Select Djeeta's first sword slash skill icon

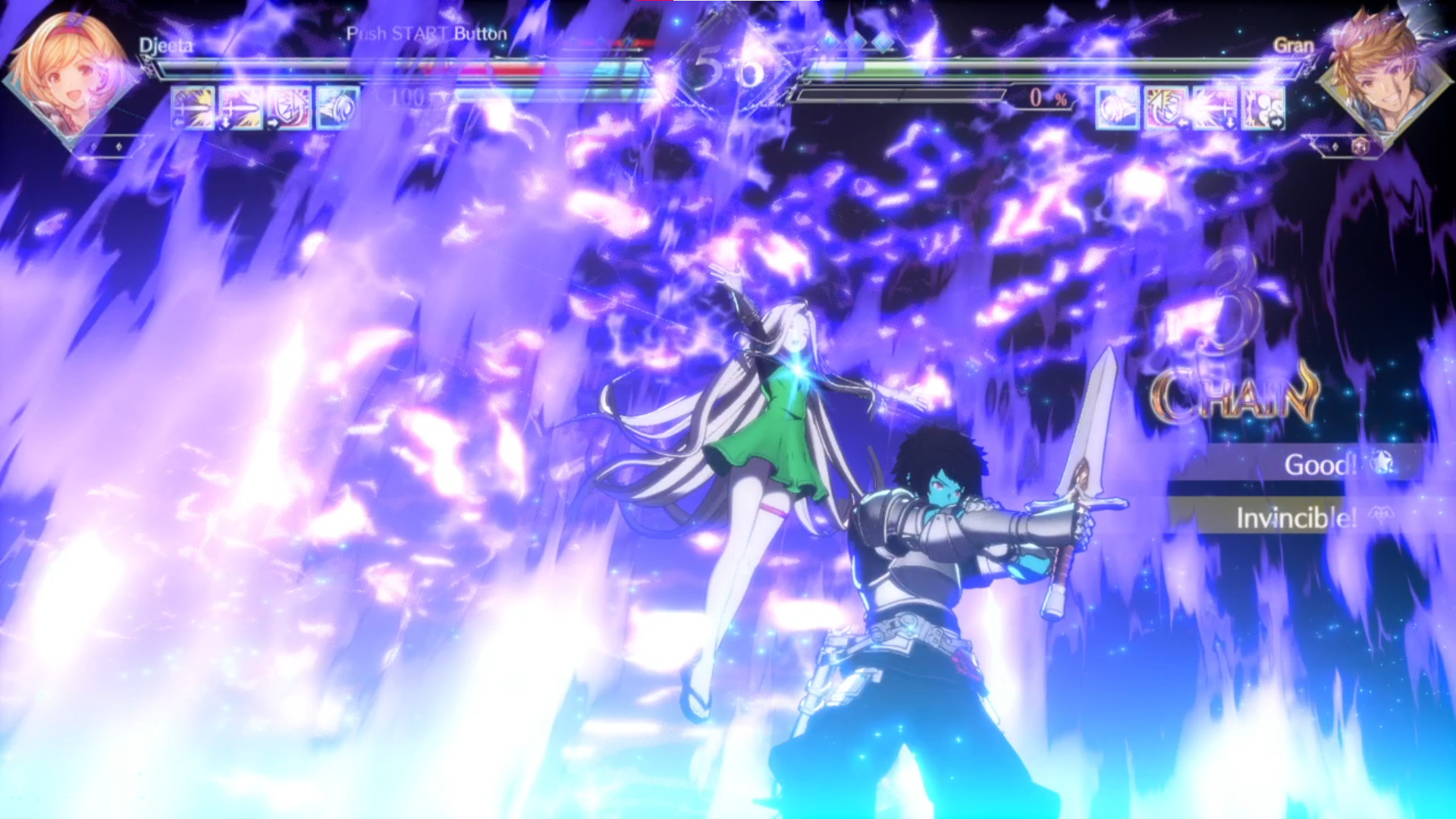pos(192,107)
